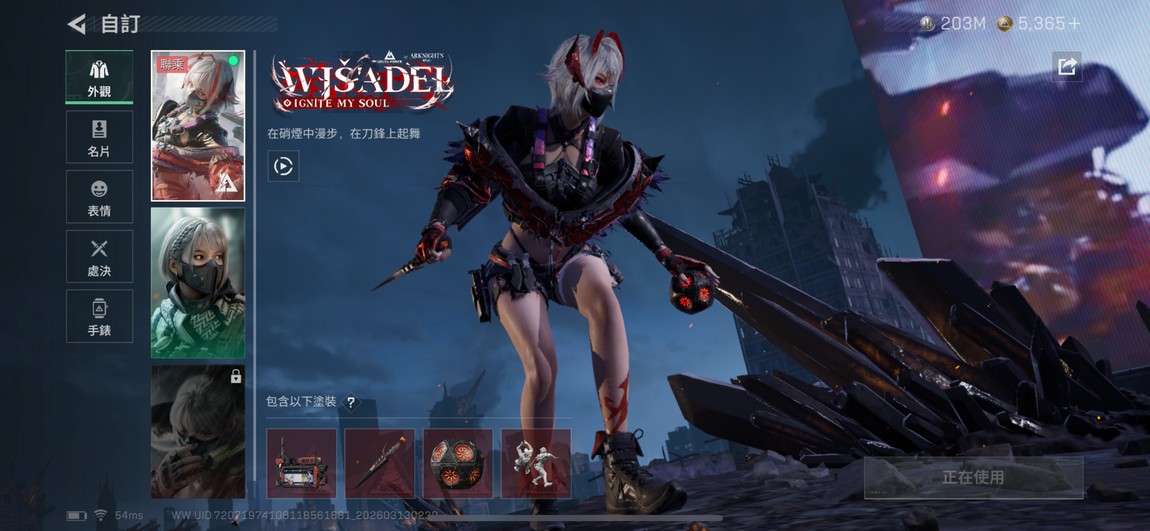This screenshot has height=531, width=1150.
Task: Go back using the 自訂 back arrow
Action: pyautogui.click(x=77, y=24)
